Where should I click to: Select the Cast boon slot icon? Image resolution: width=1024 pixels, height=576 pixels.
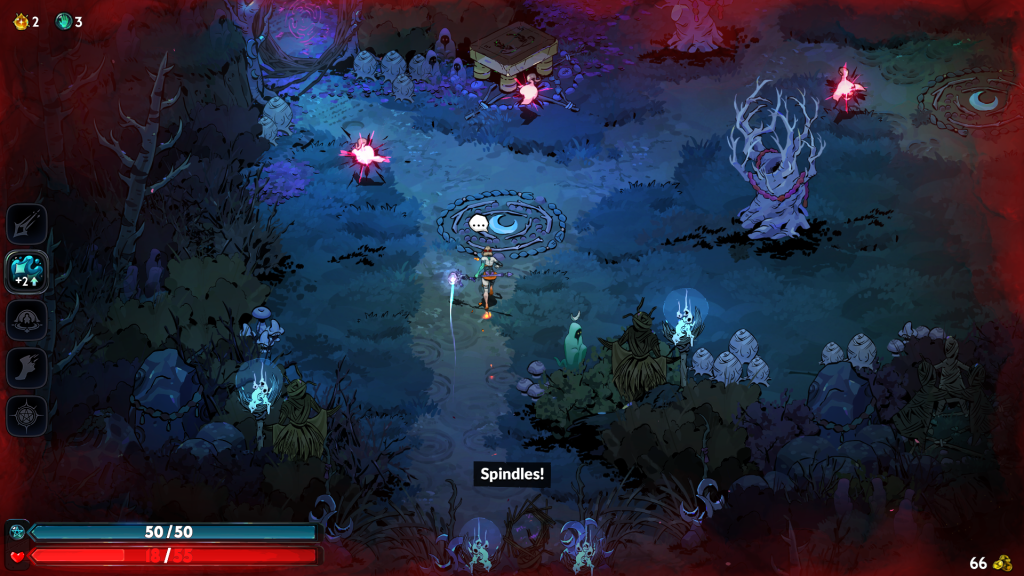[27, 320]
